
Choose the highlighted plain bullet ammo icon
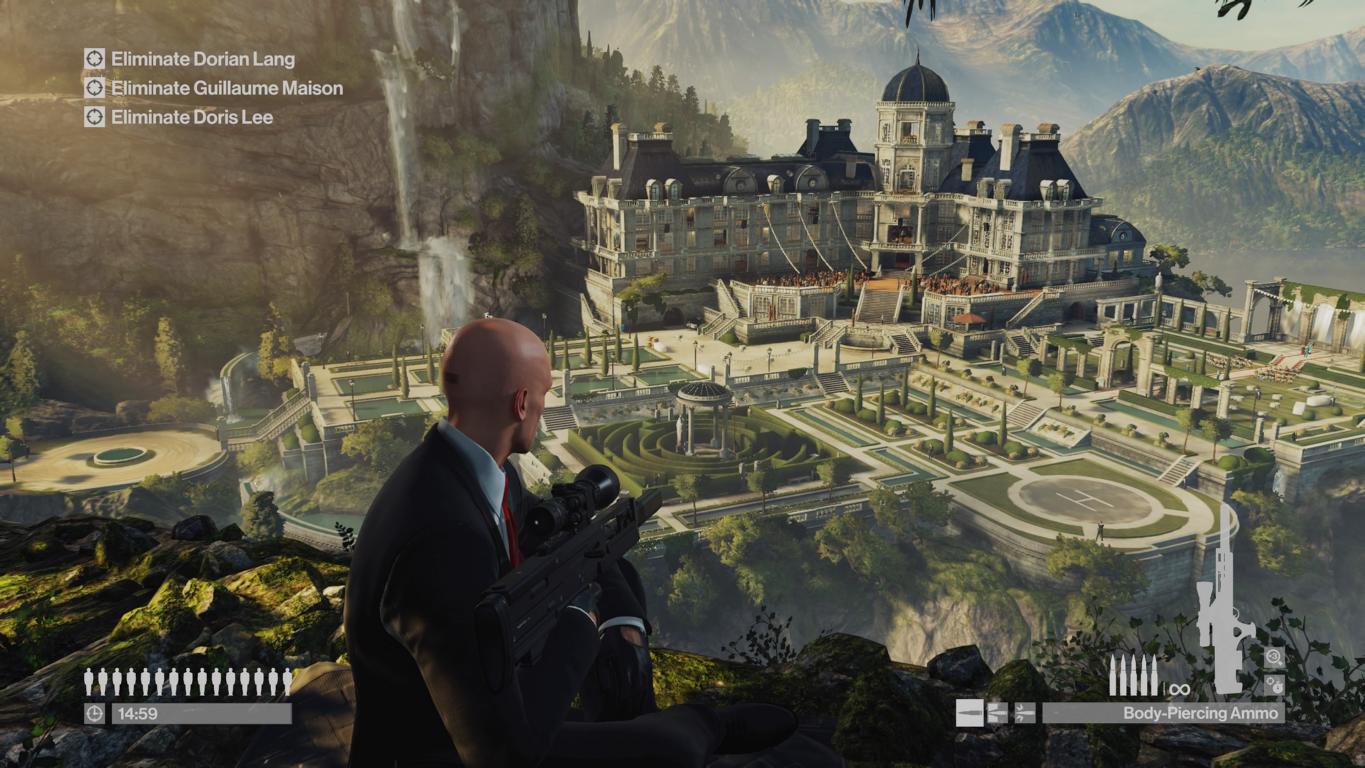click(x=969, y=713)
